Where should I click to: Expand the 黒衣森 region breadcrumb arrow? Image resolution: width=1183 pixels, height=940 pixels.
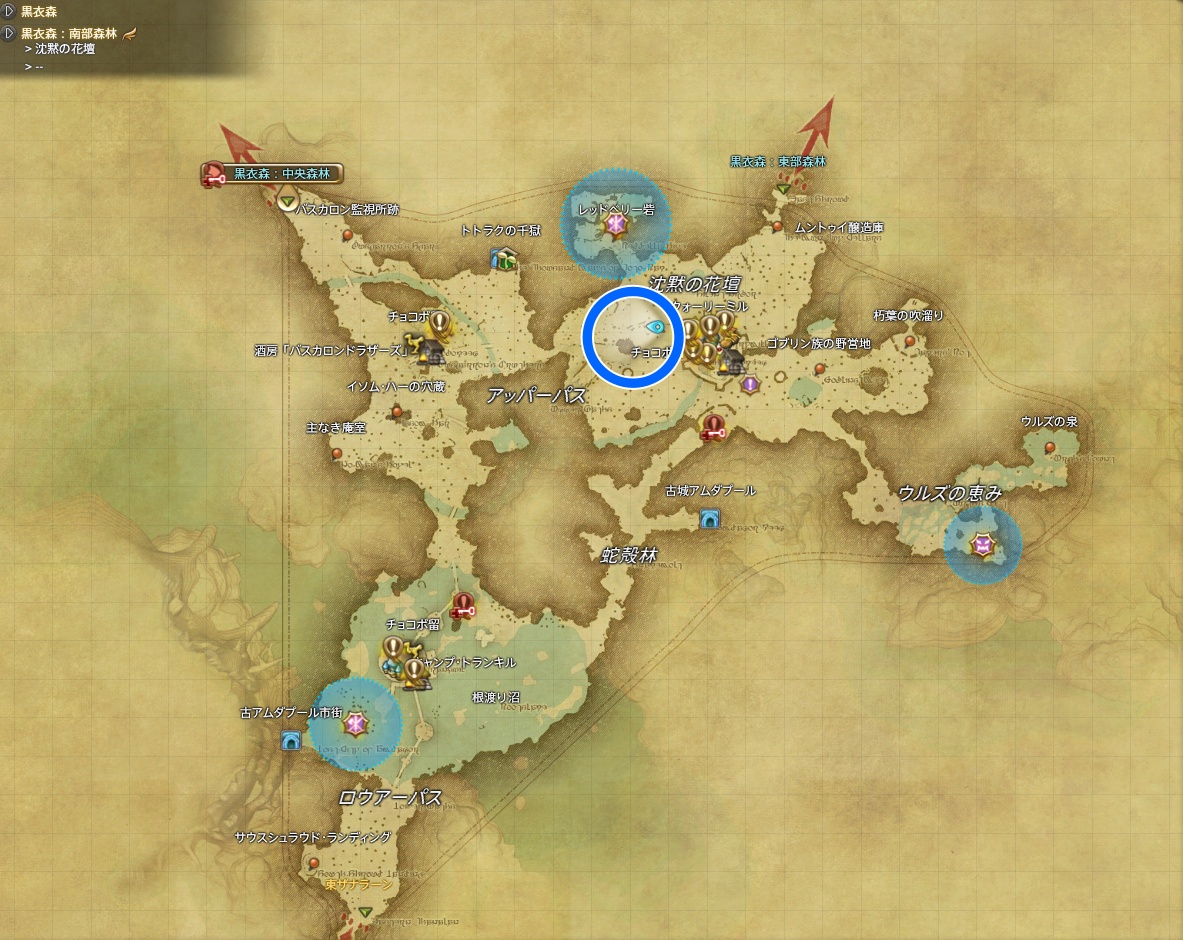tap(9, 10)
